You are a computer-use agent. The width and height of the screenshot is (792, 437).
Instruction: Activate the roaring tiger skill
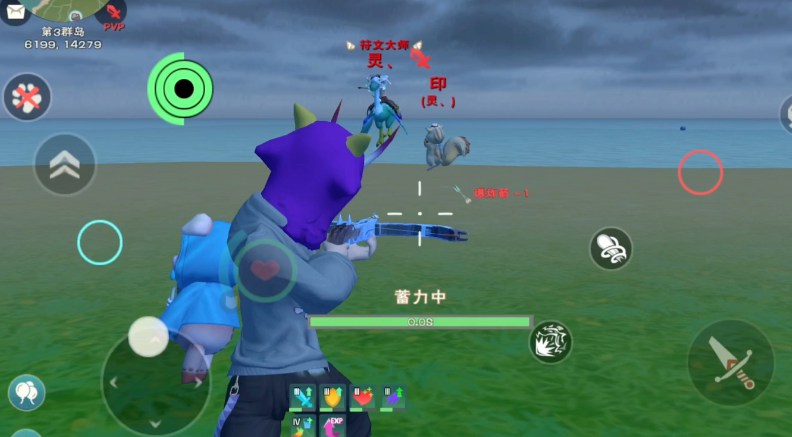tap(550, 342)
